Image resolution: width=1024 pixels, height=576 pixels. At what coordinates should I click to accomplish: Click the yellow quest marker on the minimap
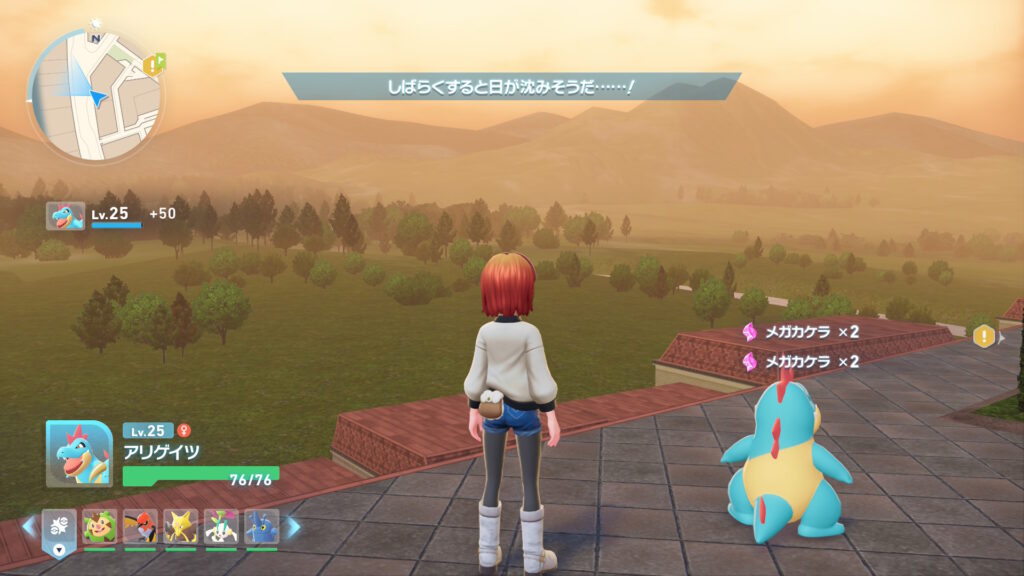(153, 65)
